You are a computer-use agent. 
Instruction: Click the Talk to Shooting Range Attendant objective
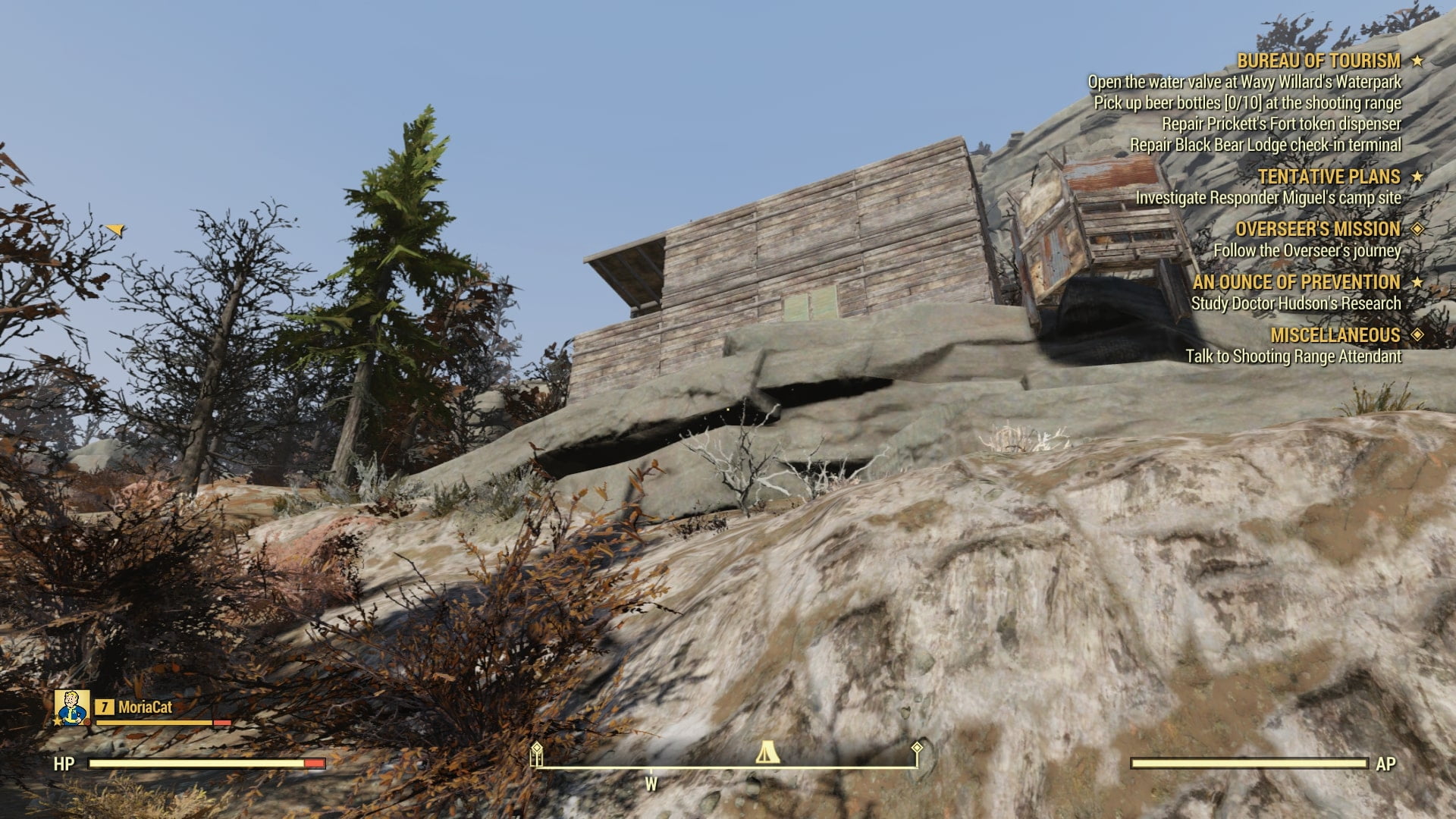click(1294, 356)
